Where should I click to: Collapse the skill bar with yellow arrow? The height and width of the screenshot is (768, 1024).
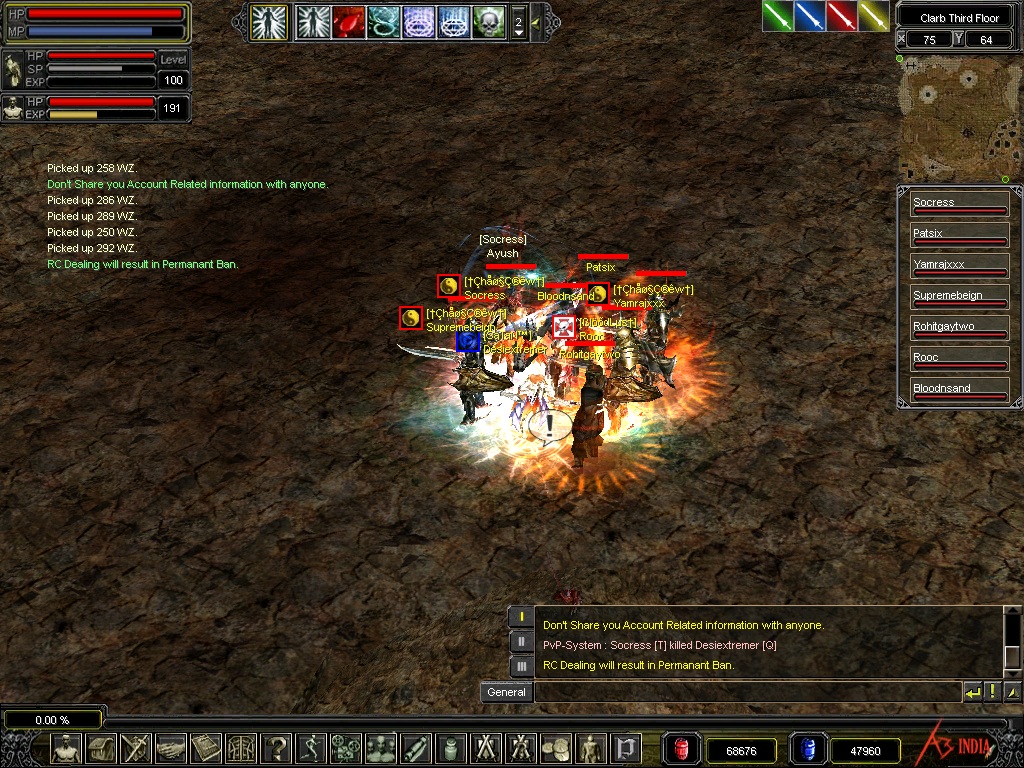[536, 21]
